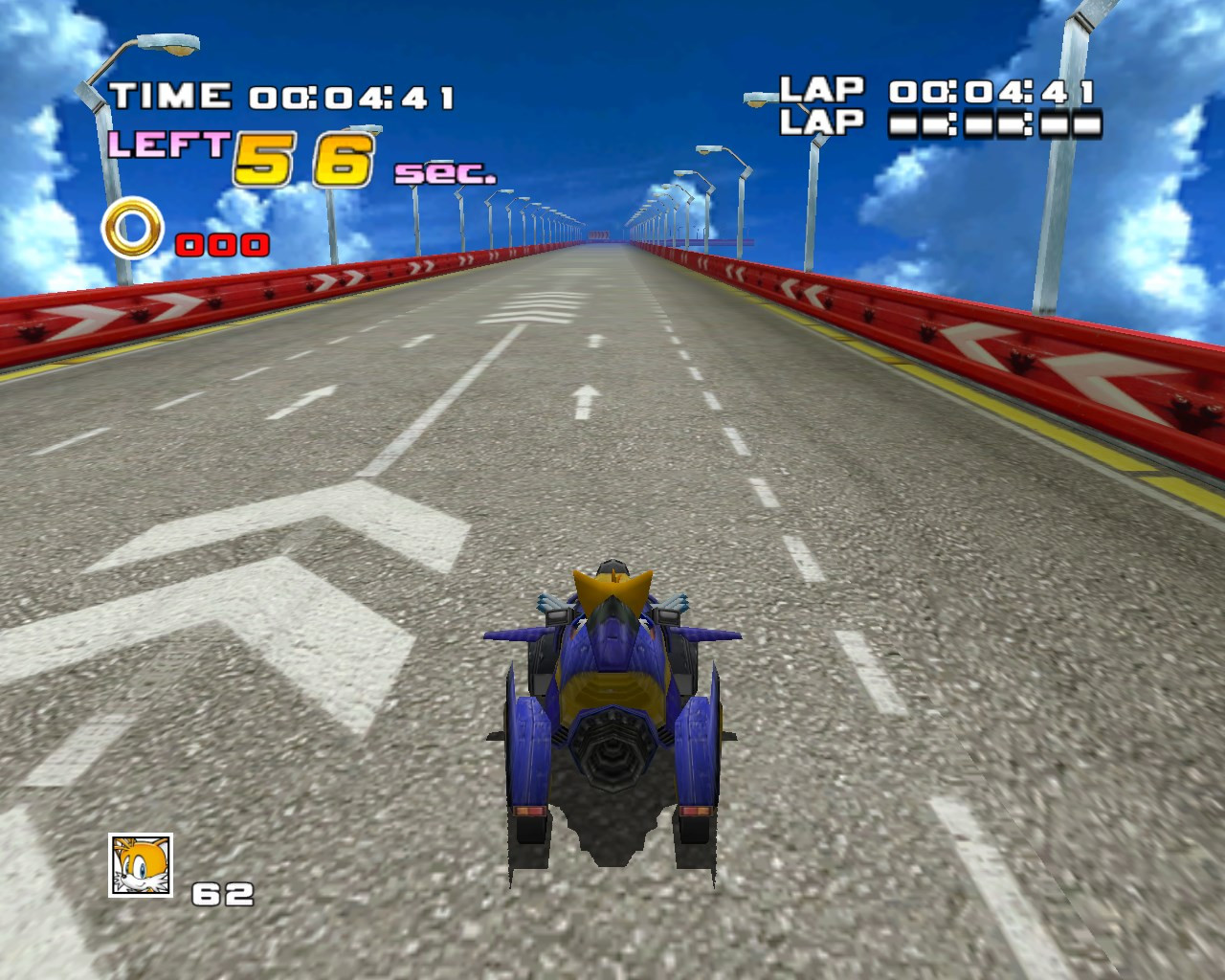Click the white TIME label icon
This screenshot has height=980, width=1225.
point(169,95)
